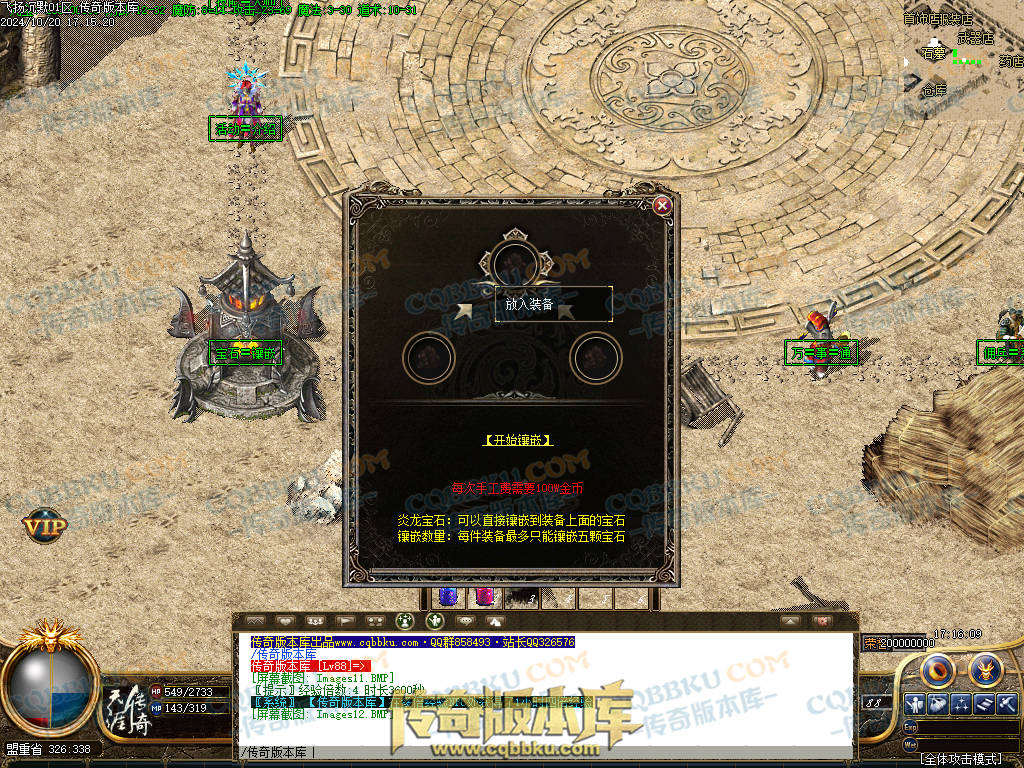Close the gem inlay dialog
The image size is (1024, 768).
click(x=662, y=206)
